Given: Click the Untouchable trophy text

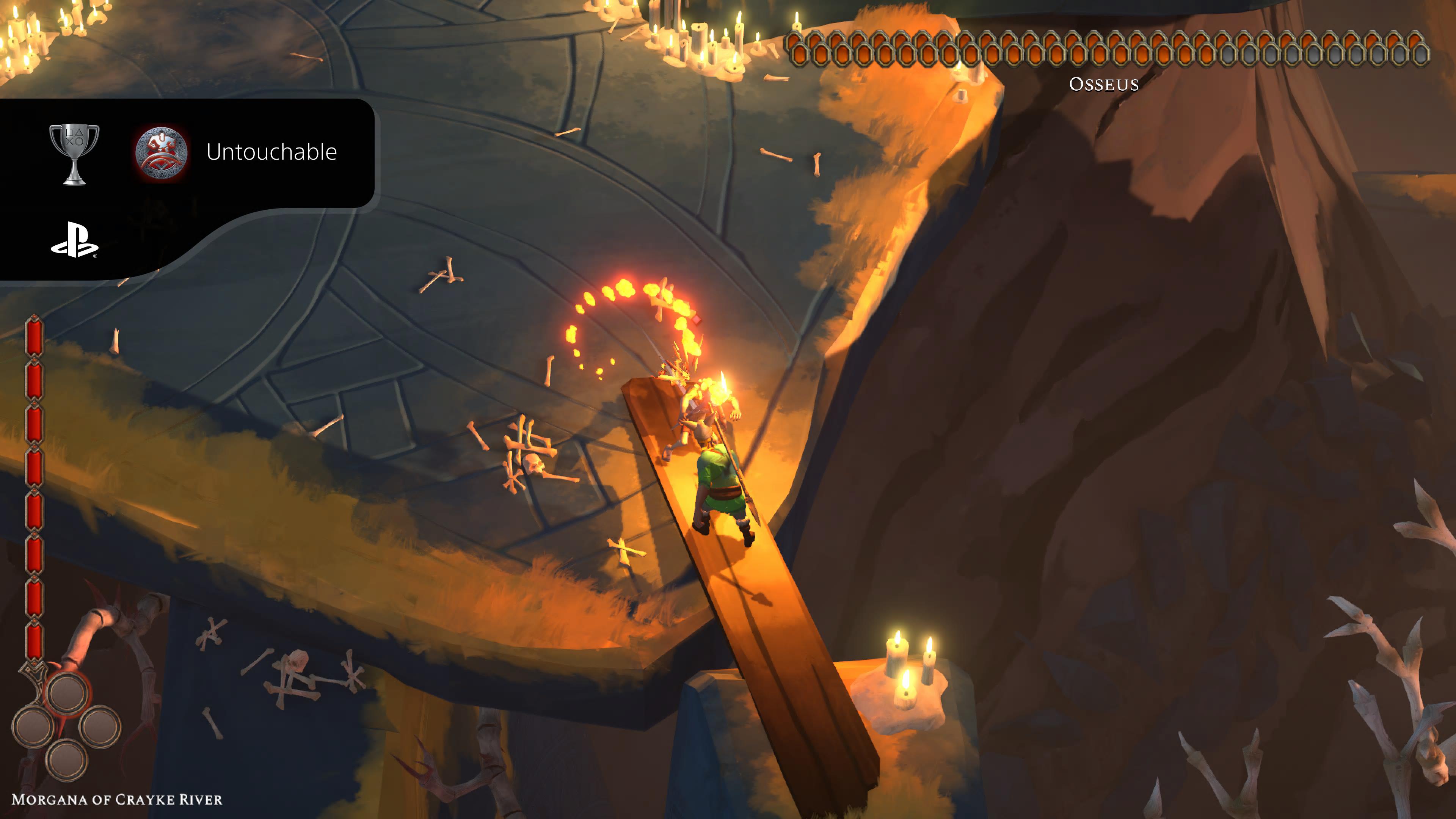Looking at the screenshot, I should pyautogui.click(x=273, y=152).
